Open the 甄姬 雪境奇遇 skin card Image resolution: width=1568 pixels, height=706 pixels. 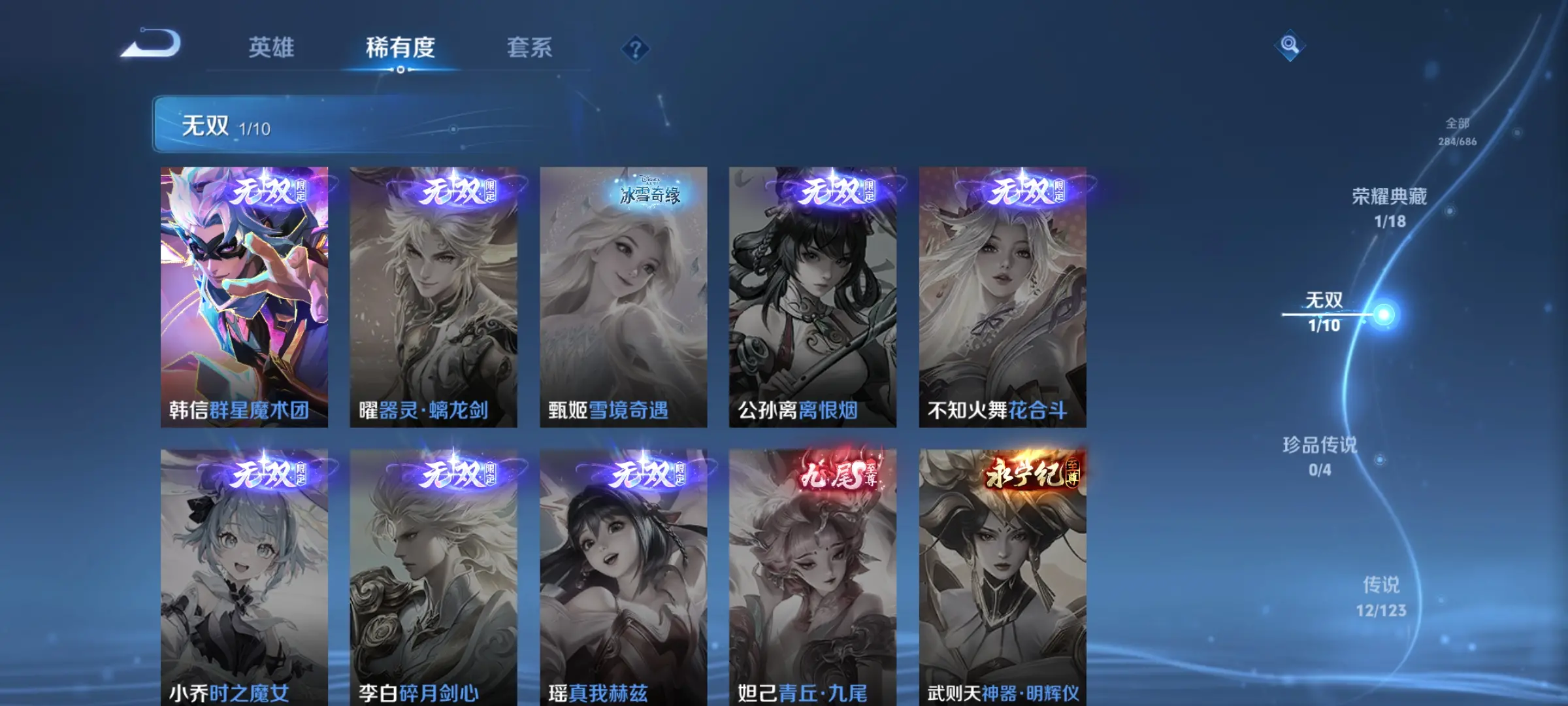[x=623, y=297]
